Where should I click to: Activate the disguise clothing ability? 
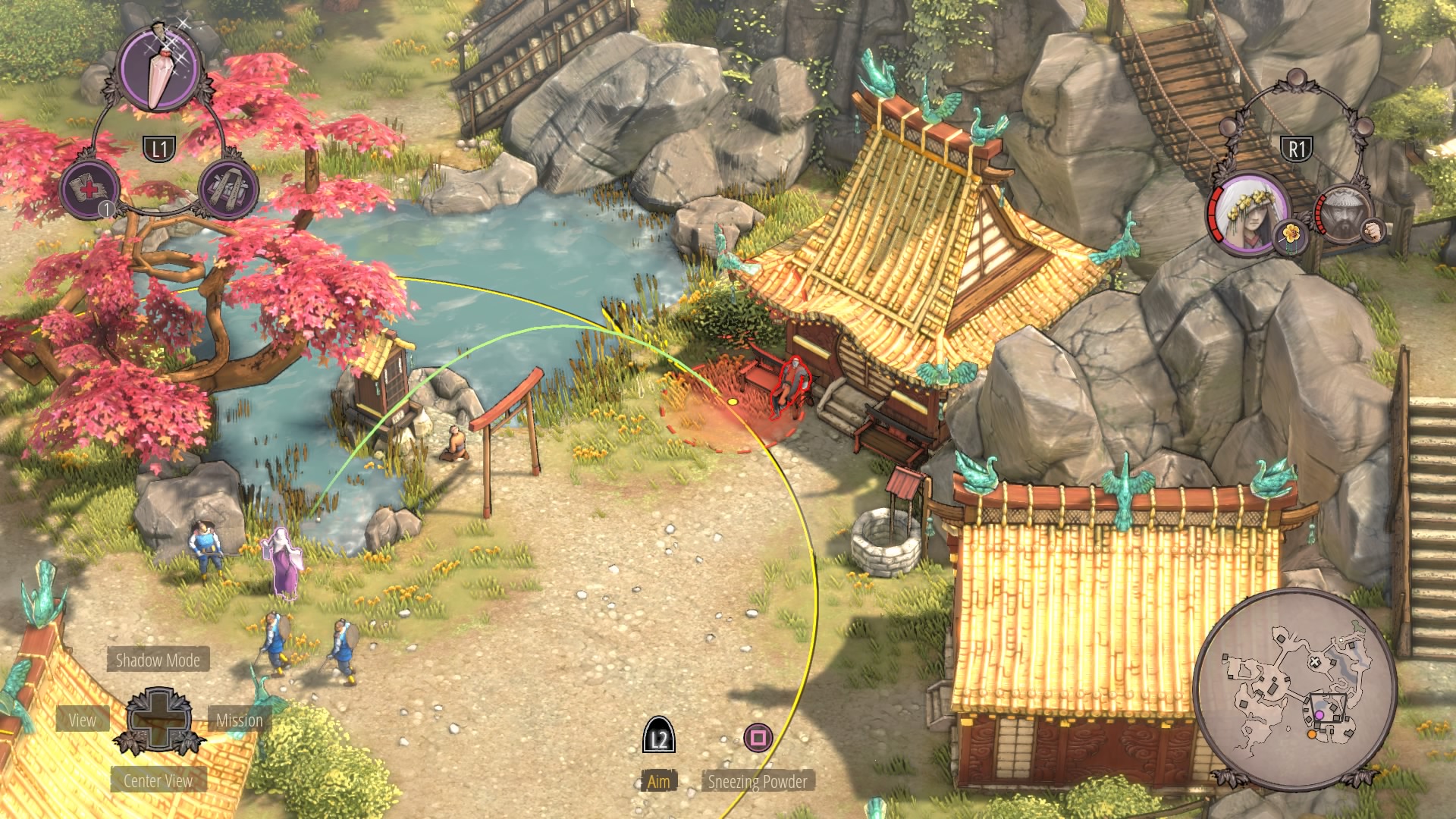228,189
